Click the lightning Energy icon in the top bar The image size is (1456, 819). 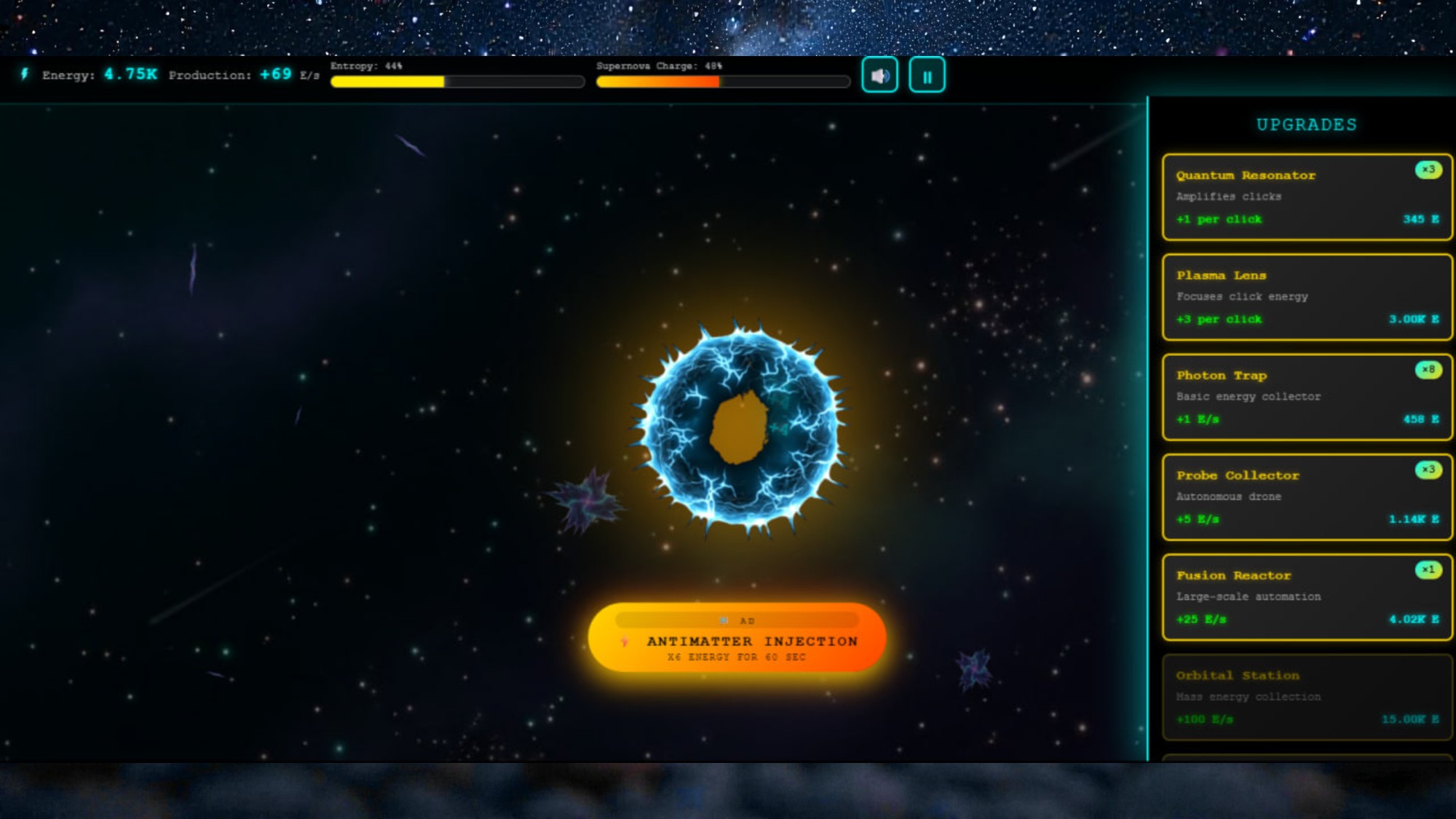24,74
